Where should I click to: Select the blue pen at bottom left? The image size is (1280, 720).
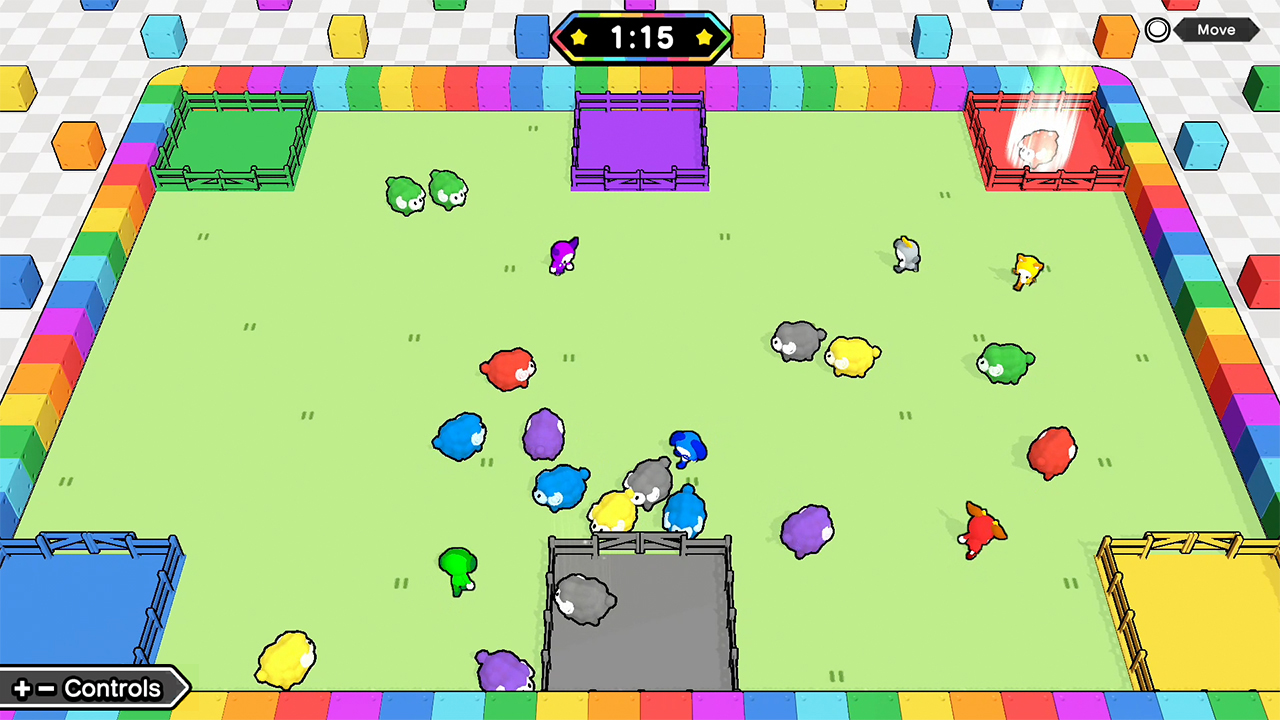[x=90, y=590]
